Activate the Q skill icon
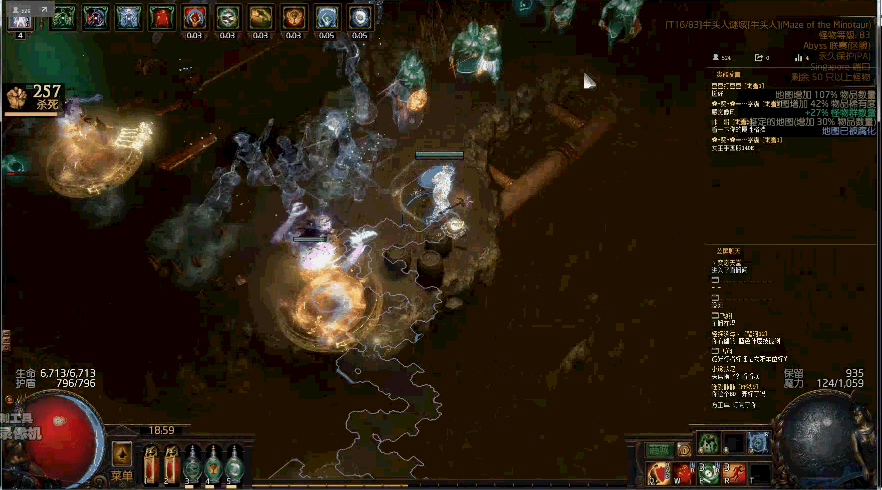This screenshot has width=882, height=490. pos(658,472)
